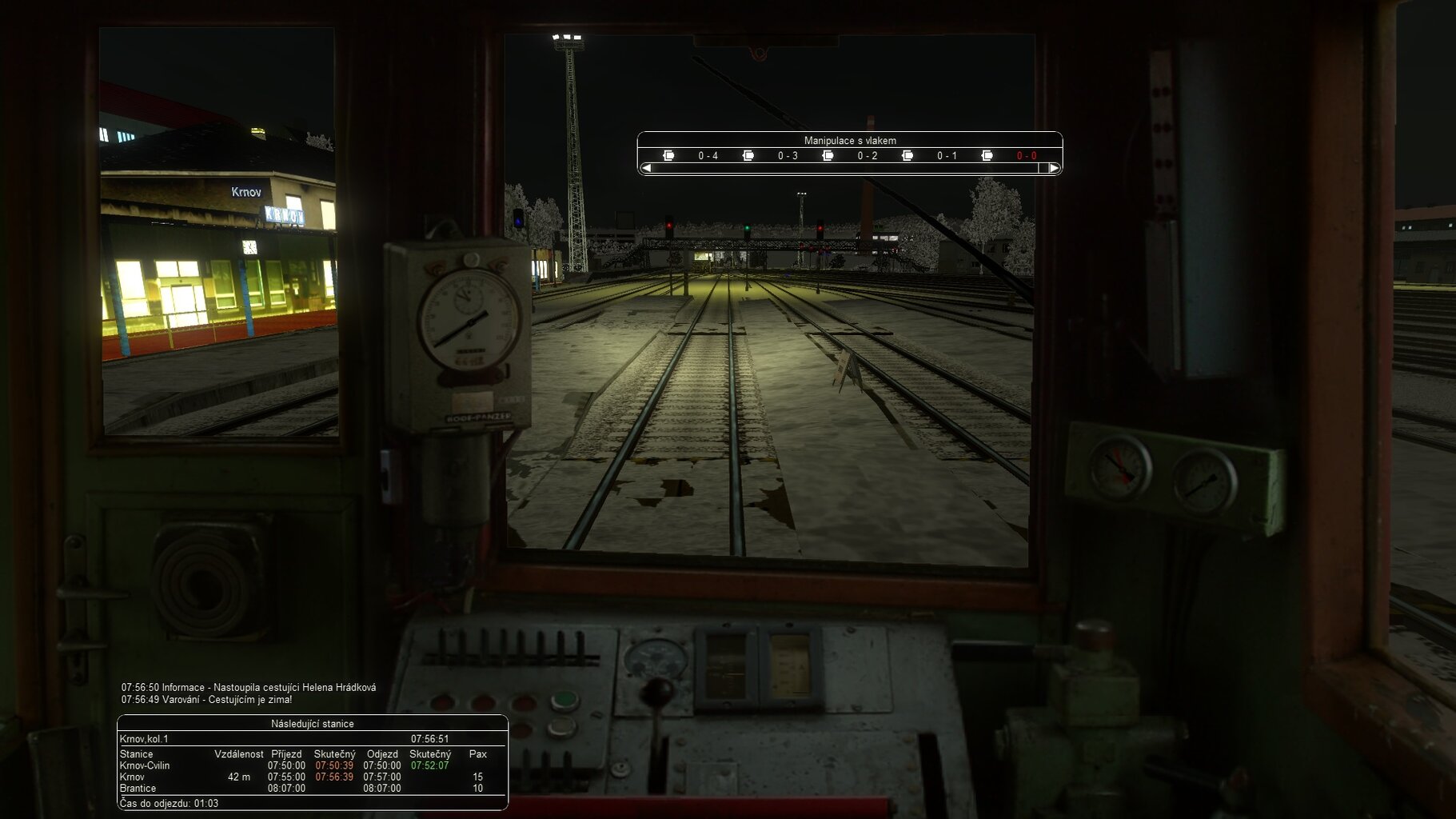Select the red highlighted car 0-0

tap(1026, 156)
